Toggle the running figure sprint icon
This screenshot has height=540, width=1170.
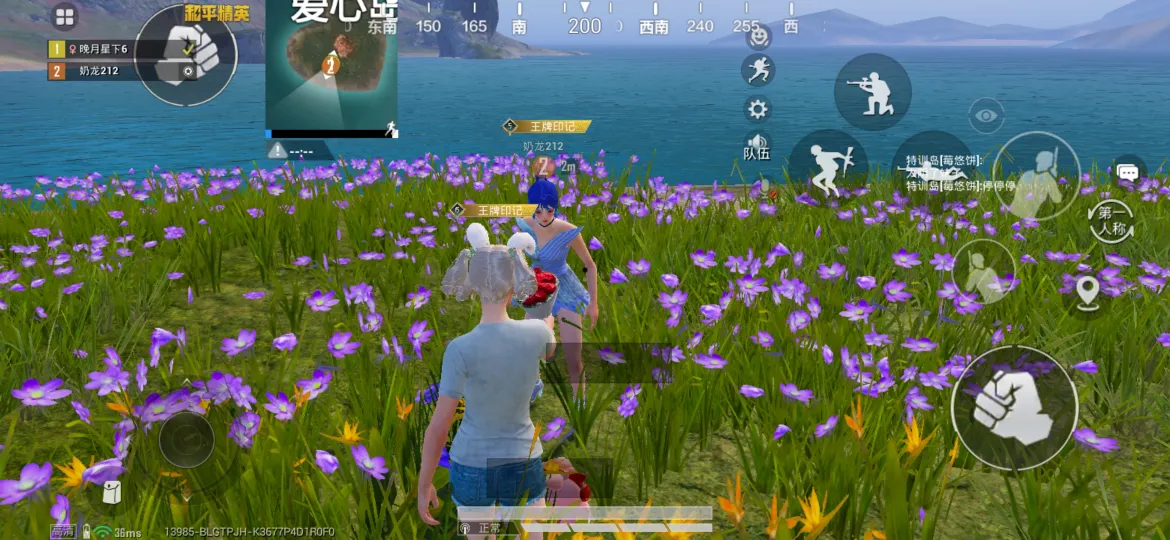[x=758, y=70]
